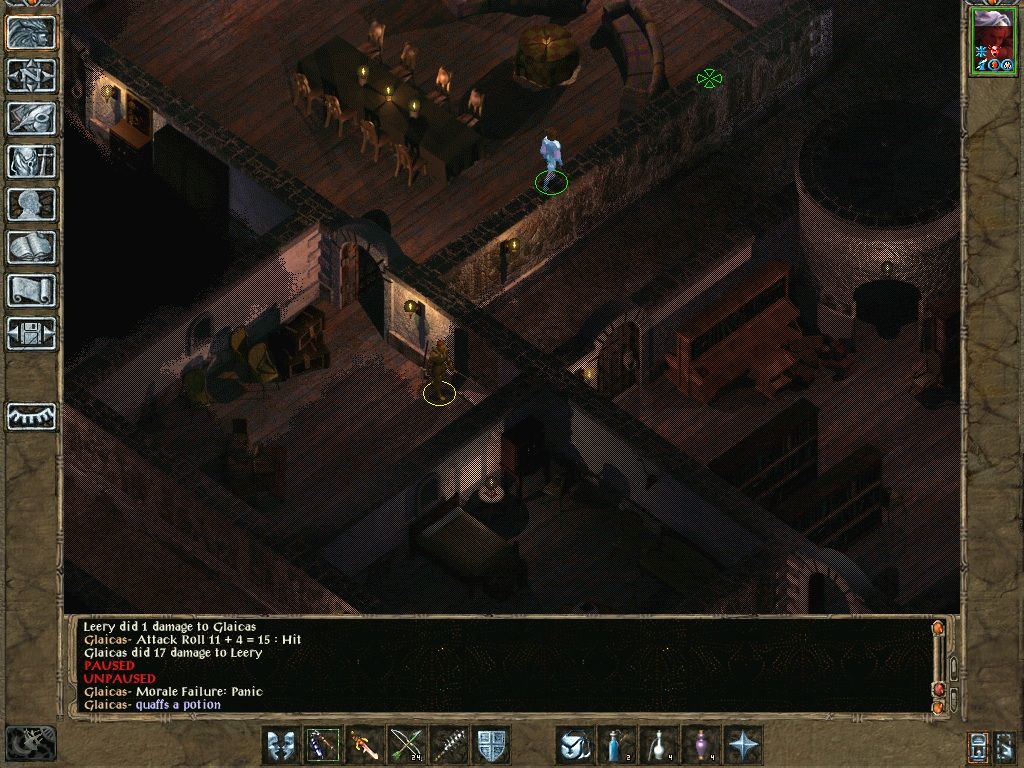Click the four-pointed star button
Viewport: 1024px width, 768px height.
743,745
